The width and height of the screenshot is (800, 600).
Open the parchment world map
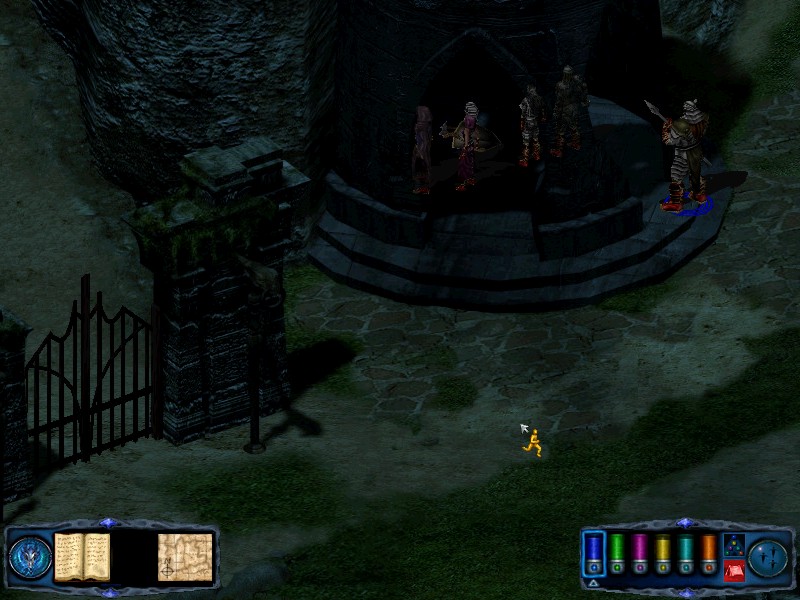(x=185, y=557)
